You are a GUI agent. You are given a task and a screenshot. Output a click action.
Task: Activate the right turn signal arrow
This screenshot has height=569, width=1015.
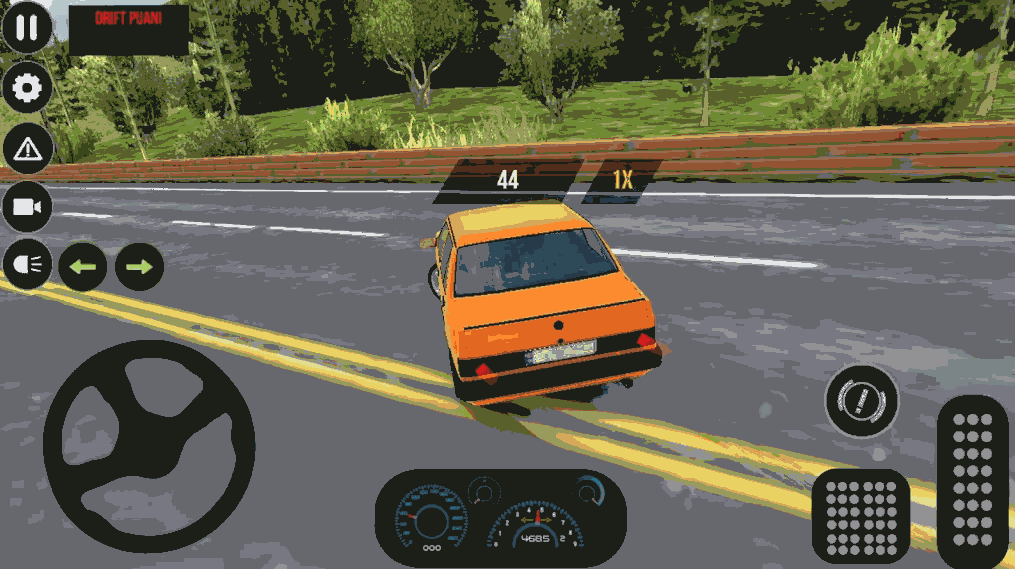140,267
